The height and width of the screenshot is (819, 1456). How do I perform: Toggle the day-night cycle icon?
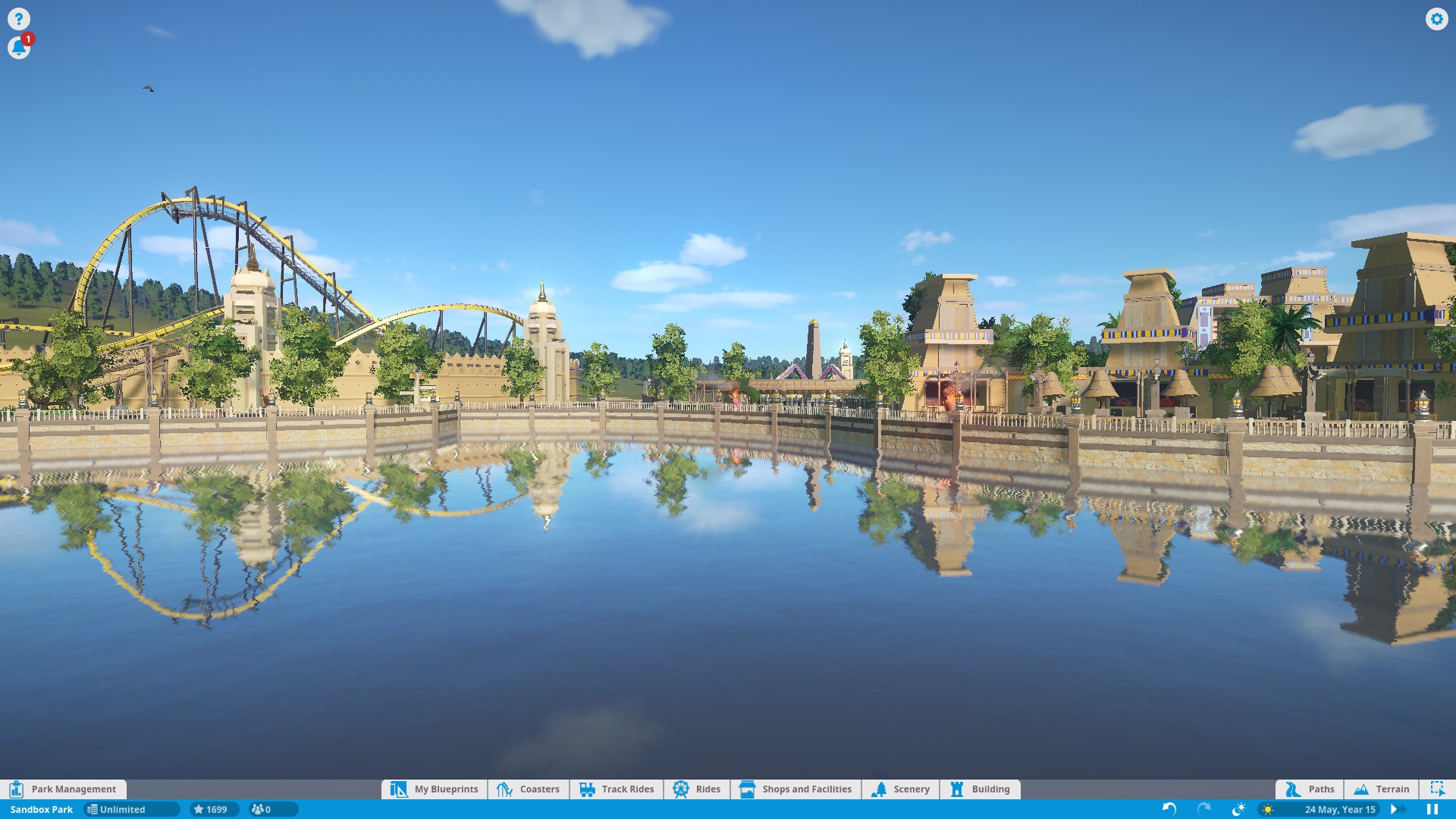(1238, 809)
